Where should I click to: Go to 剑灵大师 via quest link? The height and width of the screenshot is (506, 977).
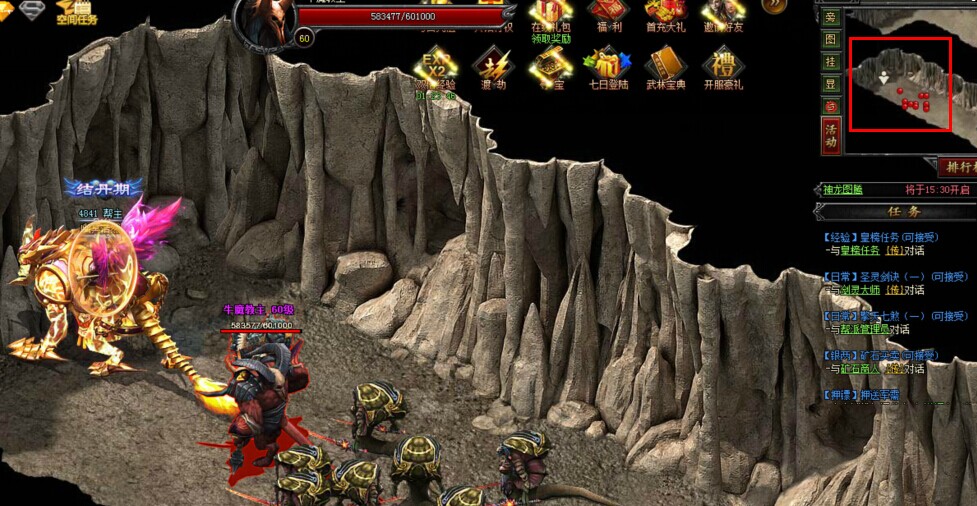pyautogui.click(x=850, y=290)
